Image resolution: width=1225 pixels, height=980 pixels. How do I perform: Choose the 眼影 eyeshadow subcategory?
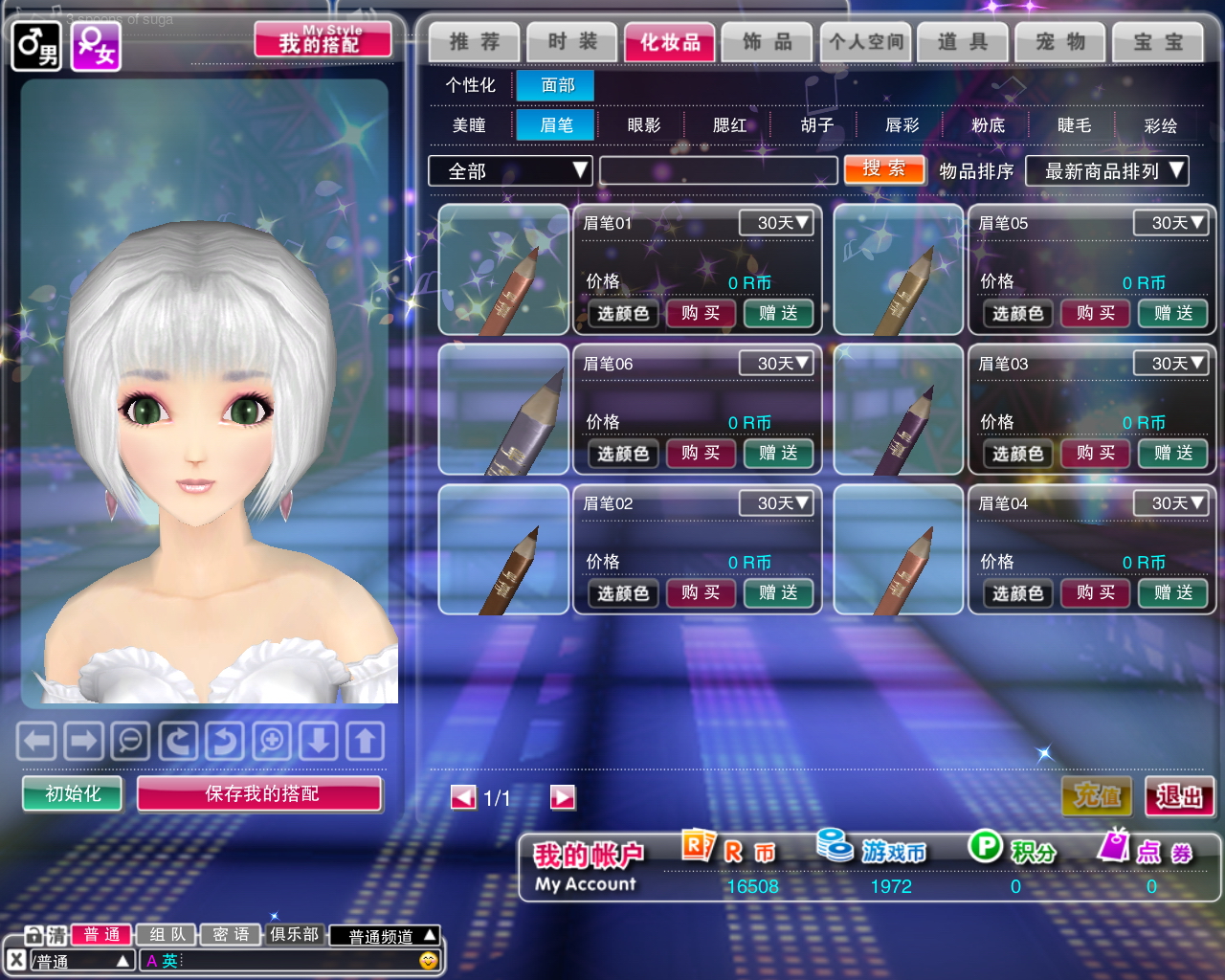643,125
